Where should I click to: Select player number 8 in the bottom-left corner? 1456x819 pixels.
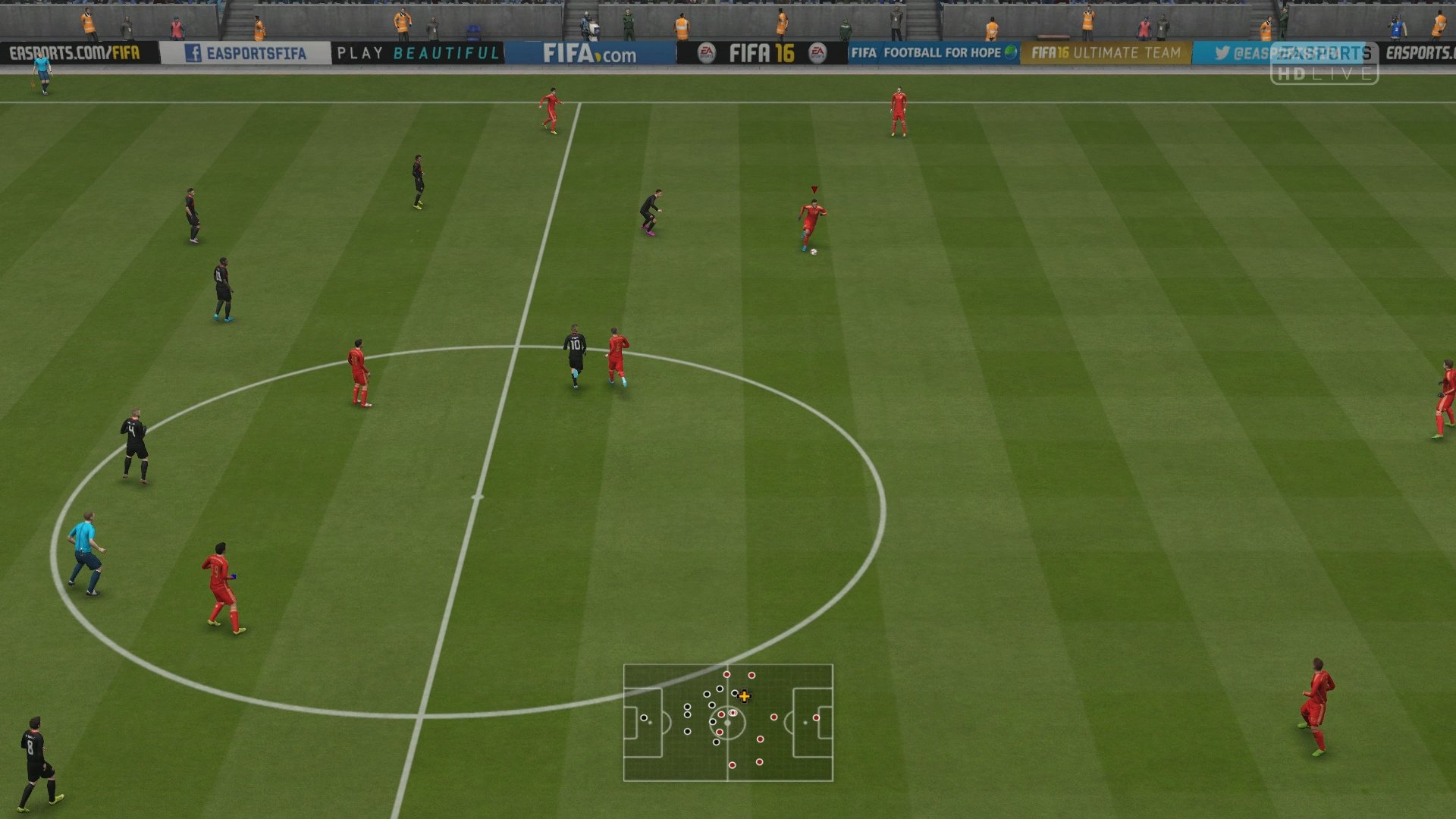(36, 758)
